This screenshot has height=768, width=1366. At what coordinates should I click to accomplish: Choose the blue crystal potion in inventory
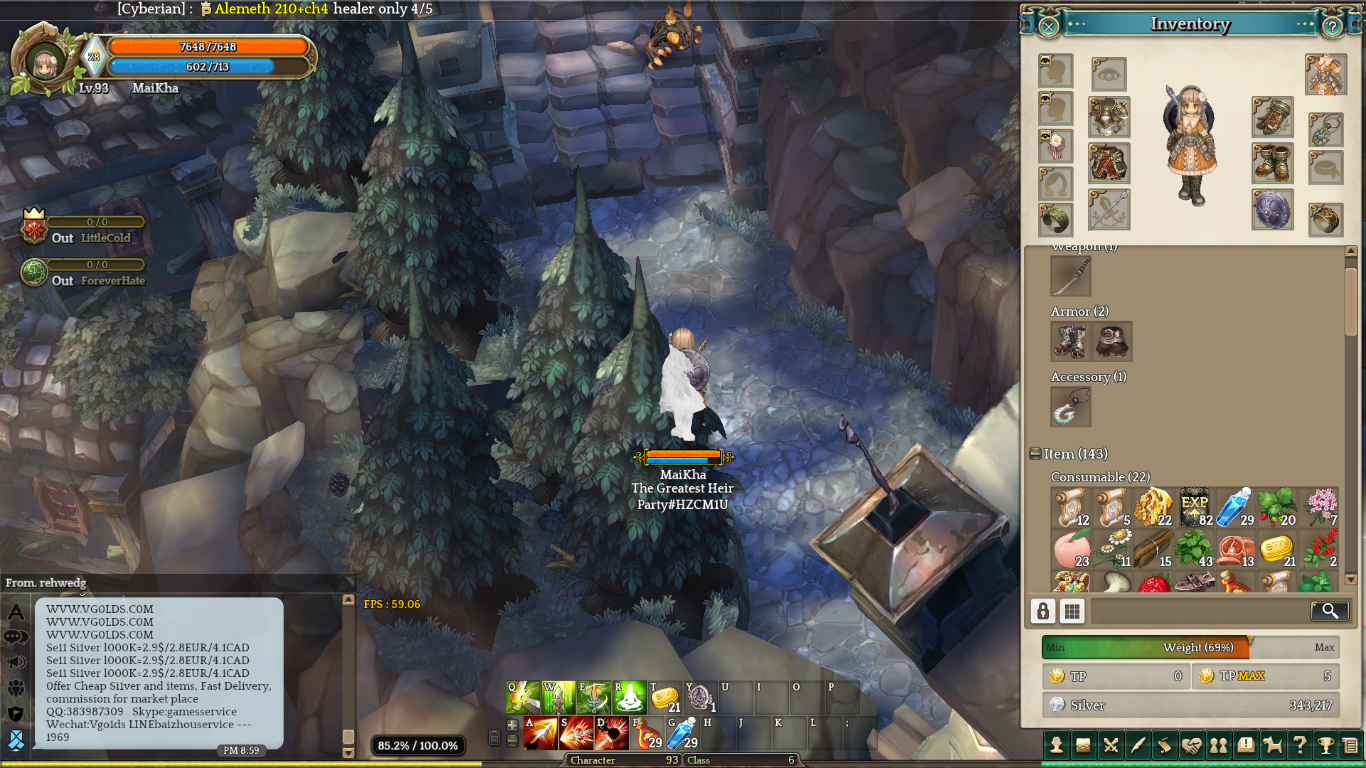(x=1233, y=507)
